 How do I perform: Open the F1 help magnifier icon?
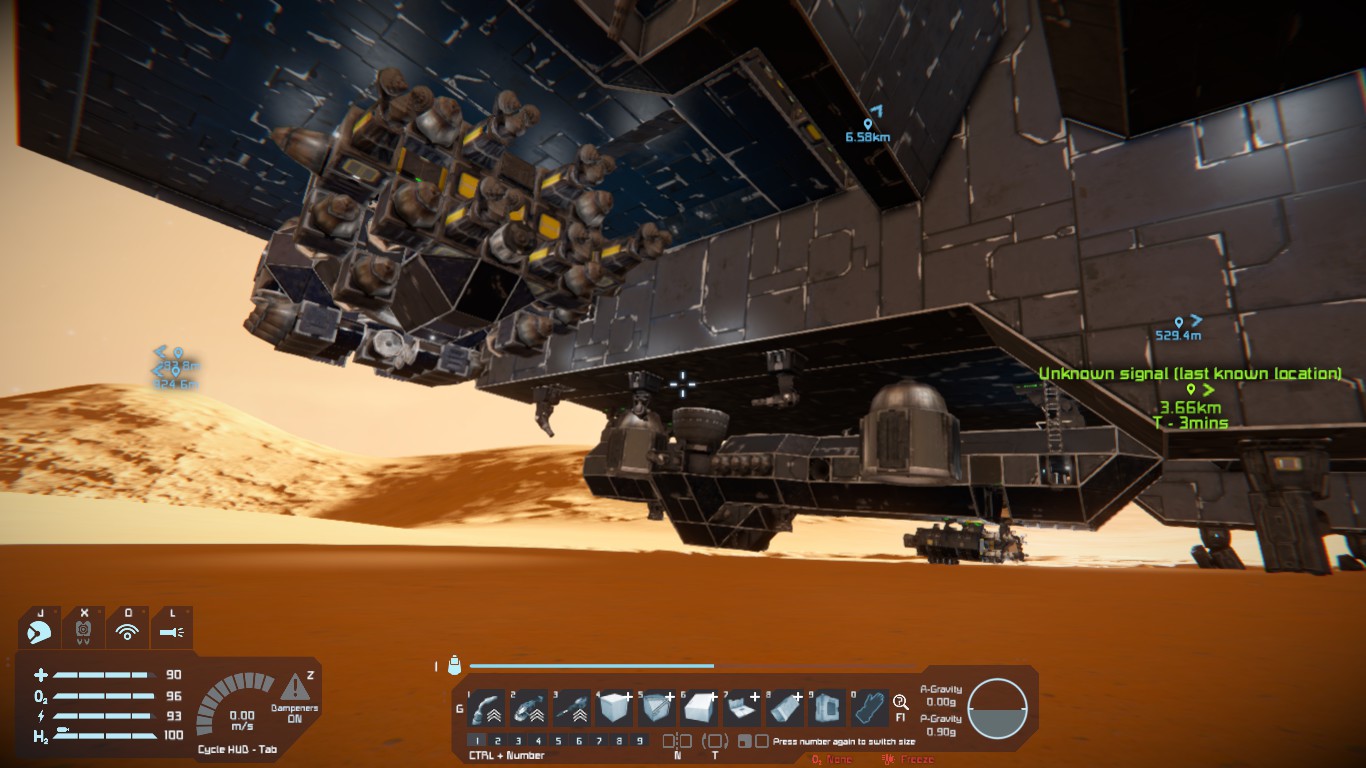[x=900, y=703]
